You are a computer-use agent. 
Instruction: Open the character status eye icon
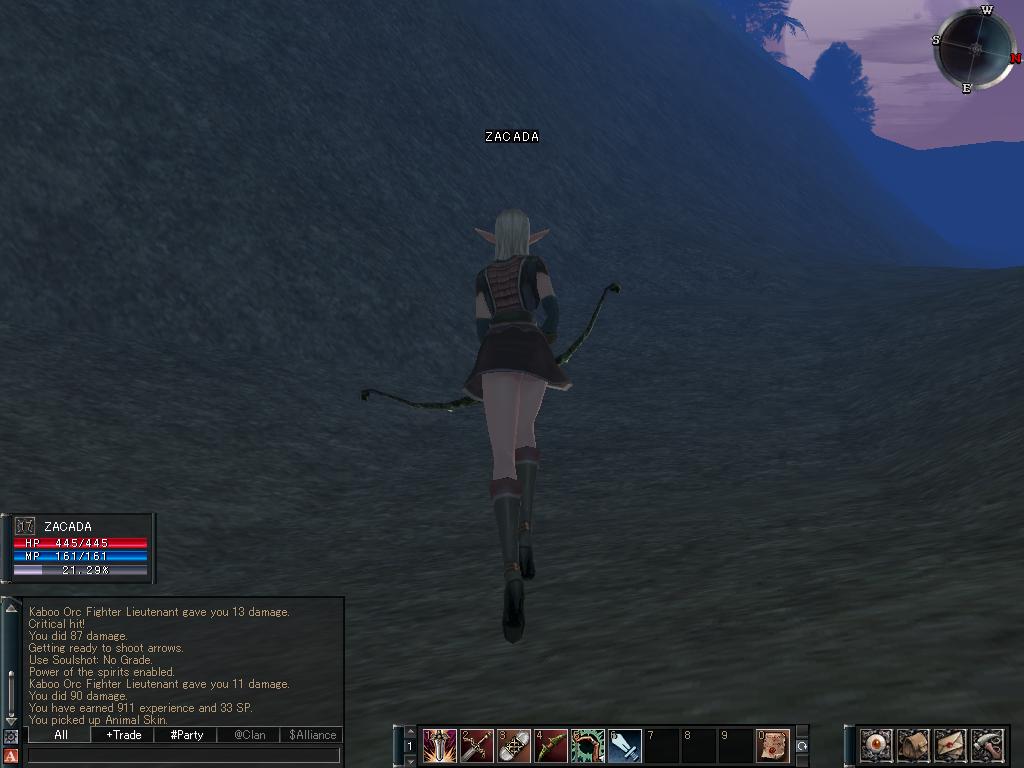[876, 745]
